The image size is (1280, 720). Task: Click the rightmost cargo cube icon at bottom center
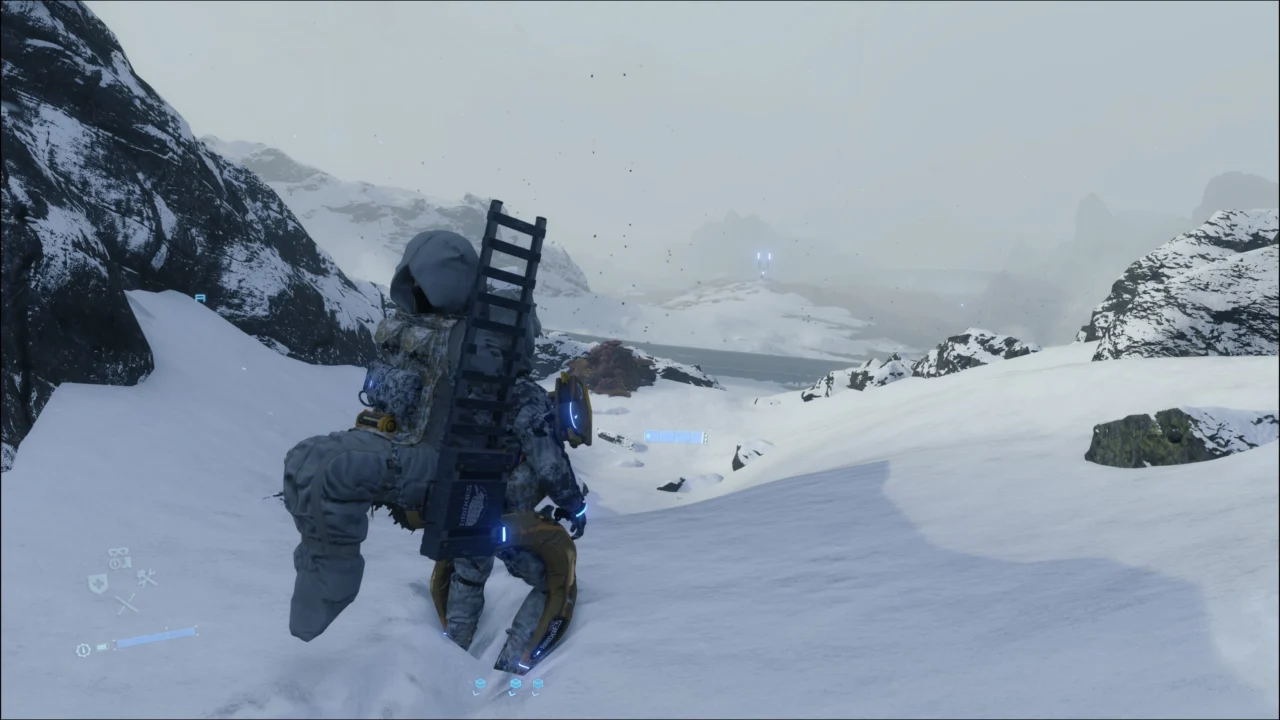pos(538,683)
